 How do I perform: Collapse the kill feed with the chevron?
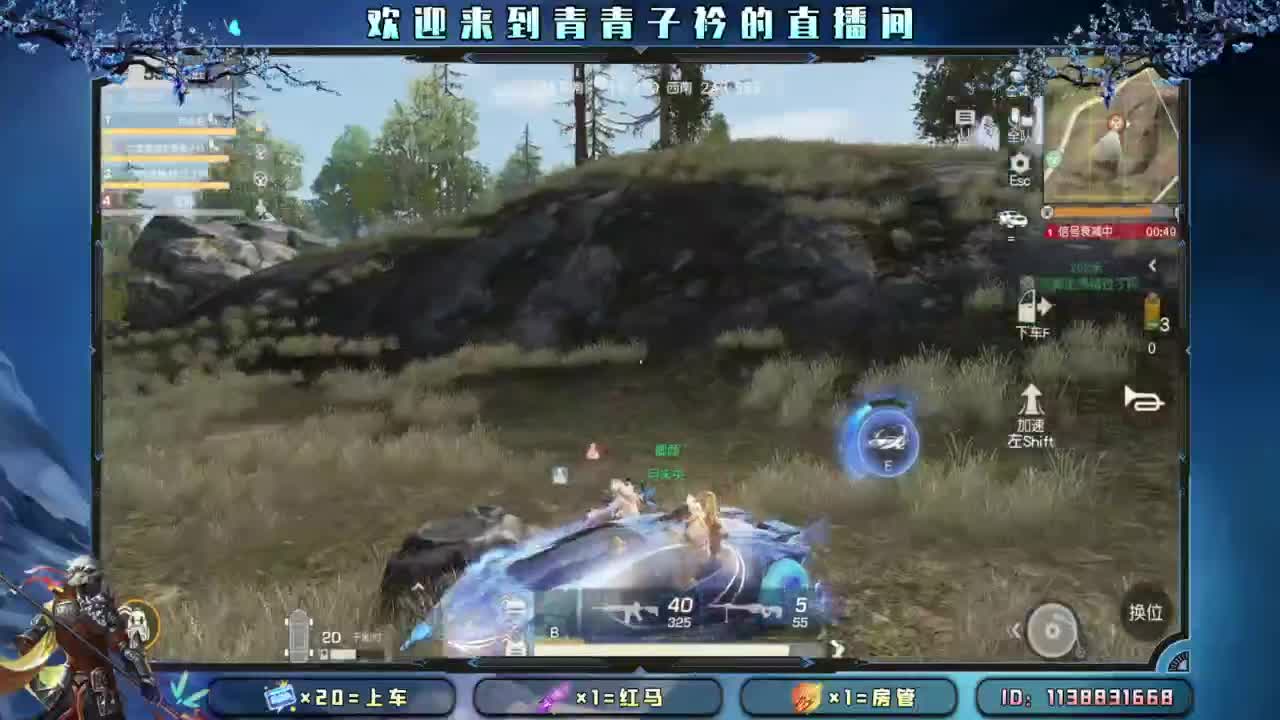[x=1150, y=262]
